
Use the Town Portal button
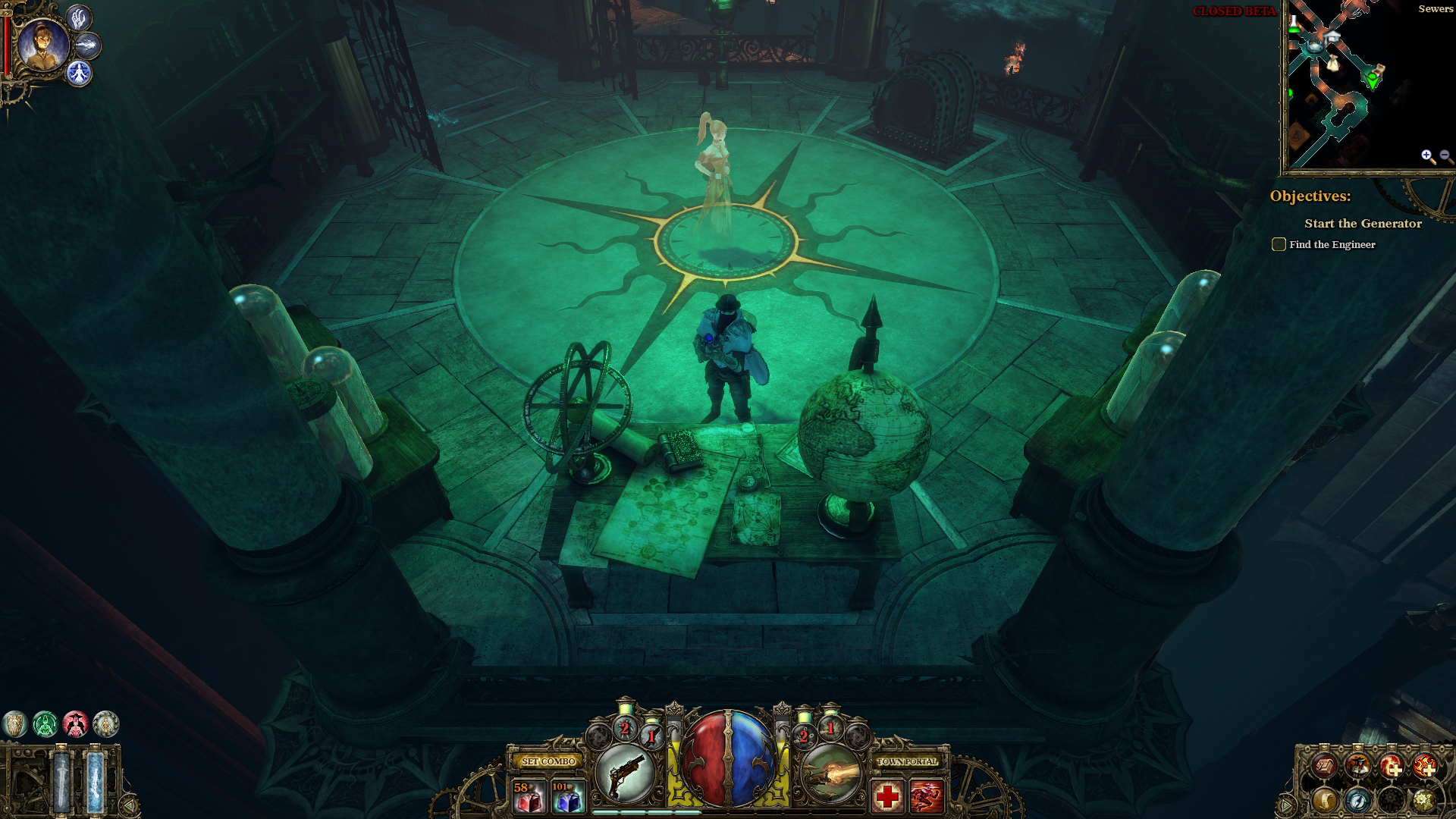coord(907,761)
